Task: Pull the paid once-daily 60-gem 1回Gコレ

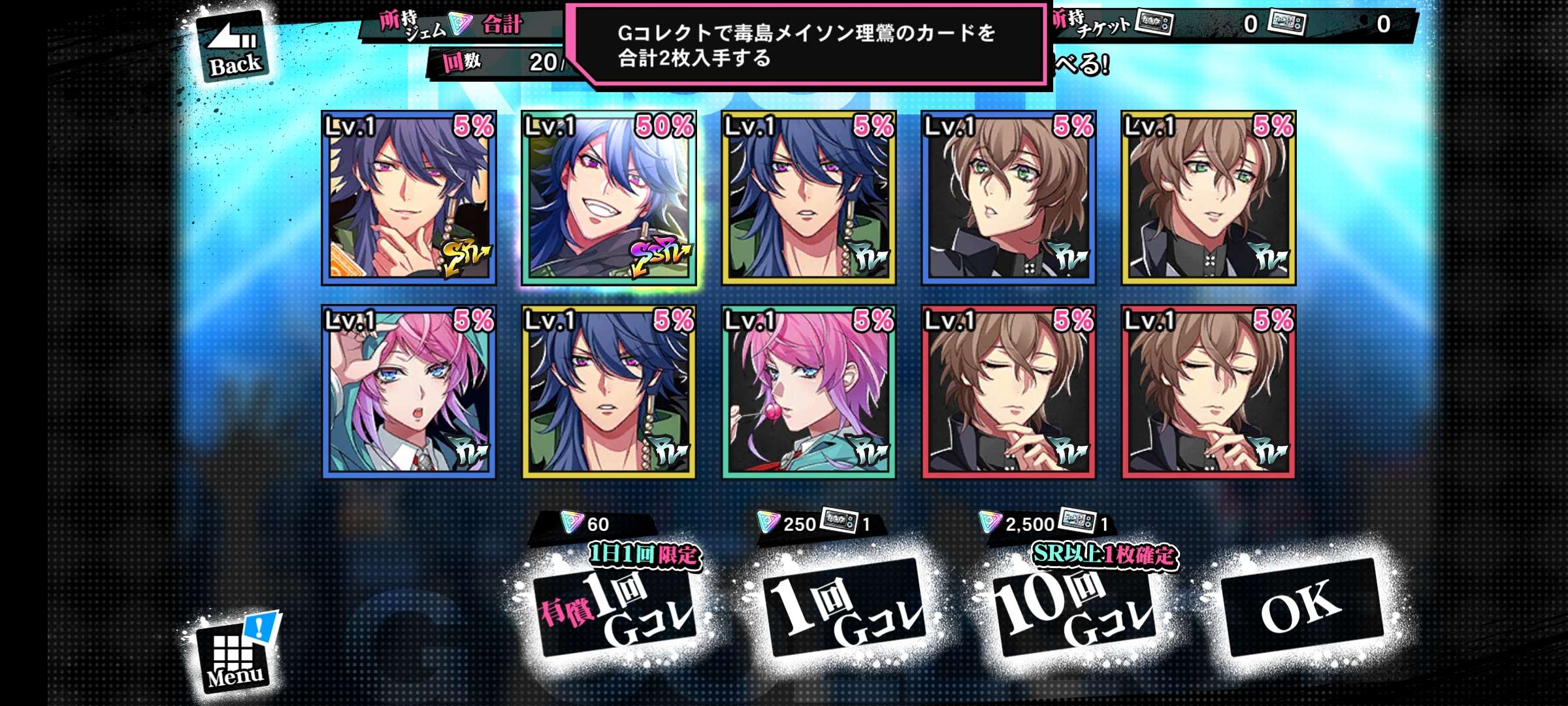Action: point(615,609)
